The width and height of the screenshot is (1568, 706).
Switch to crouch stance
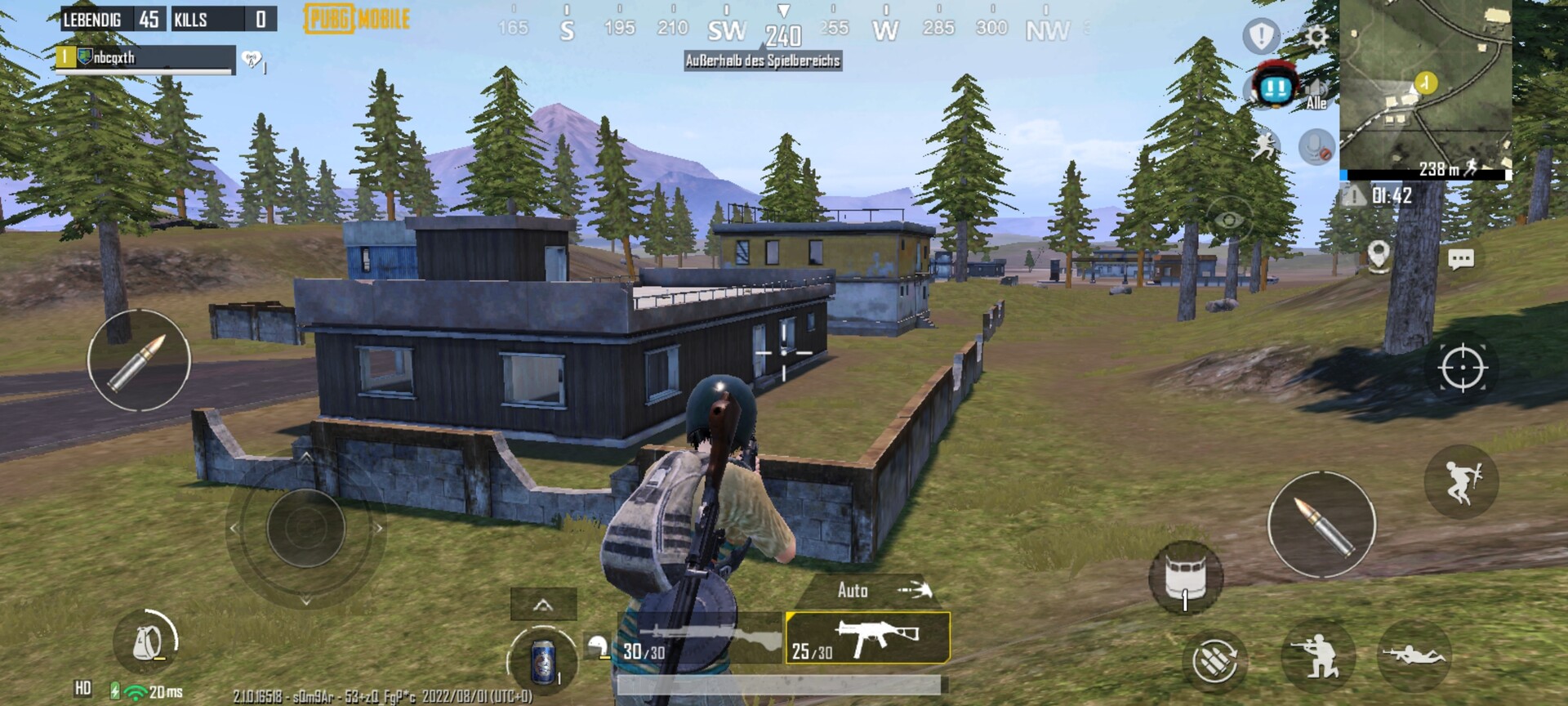tap(1317, 656)
